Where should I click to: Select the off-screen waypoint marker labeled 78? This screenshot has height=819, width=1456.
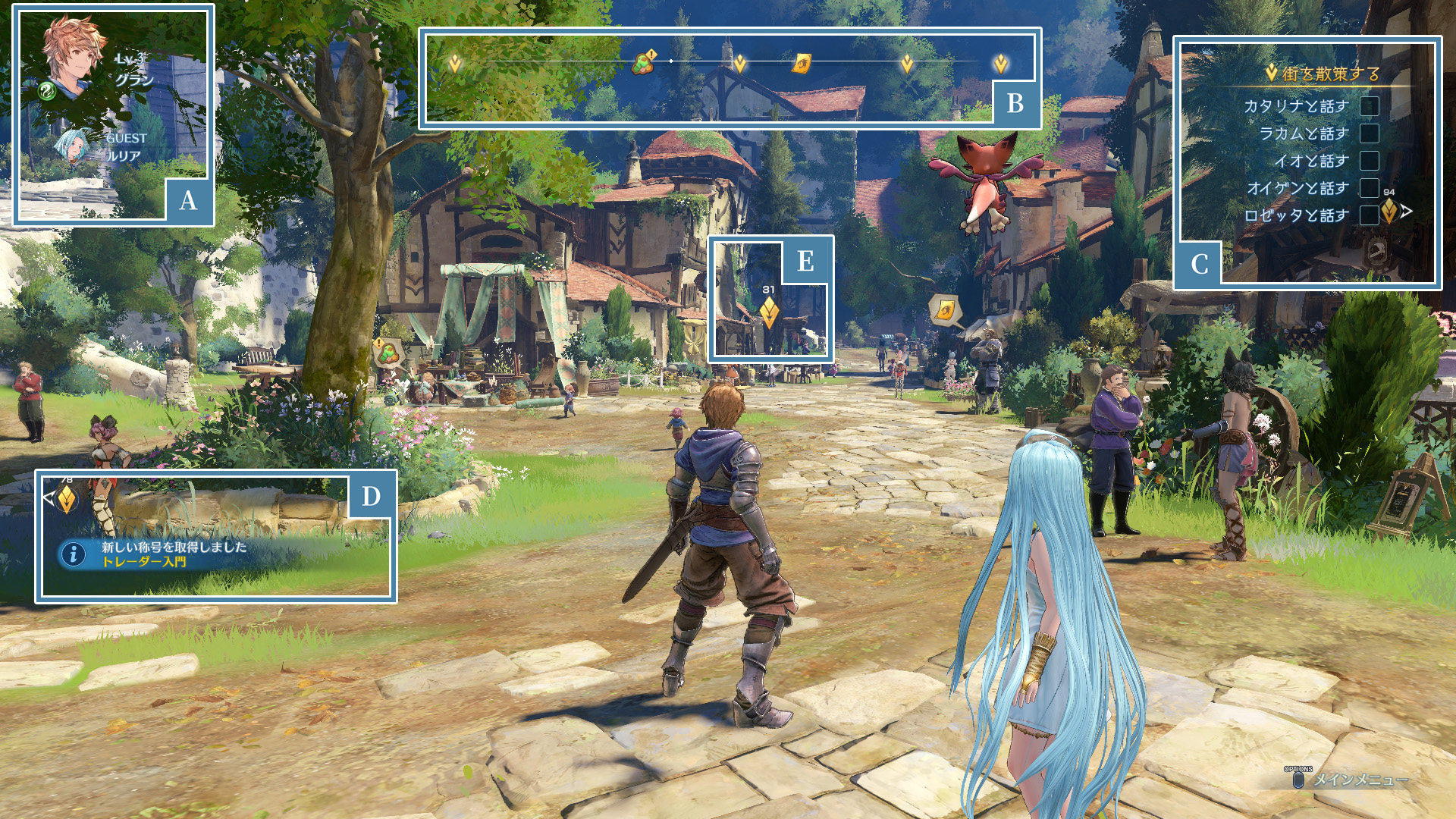[66, 498]
